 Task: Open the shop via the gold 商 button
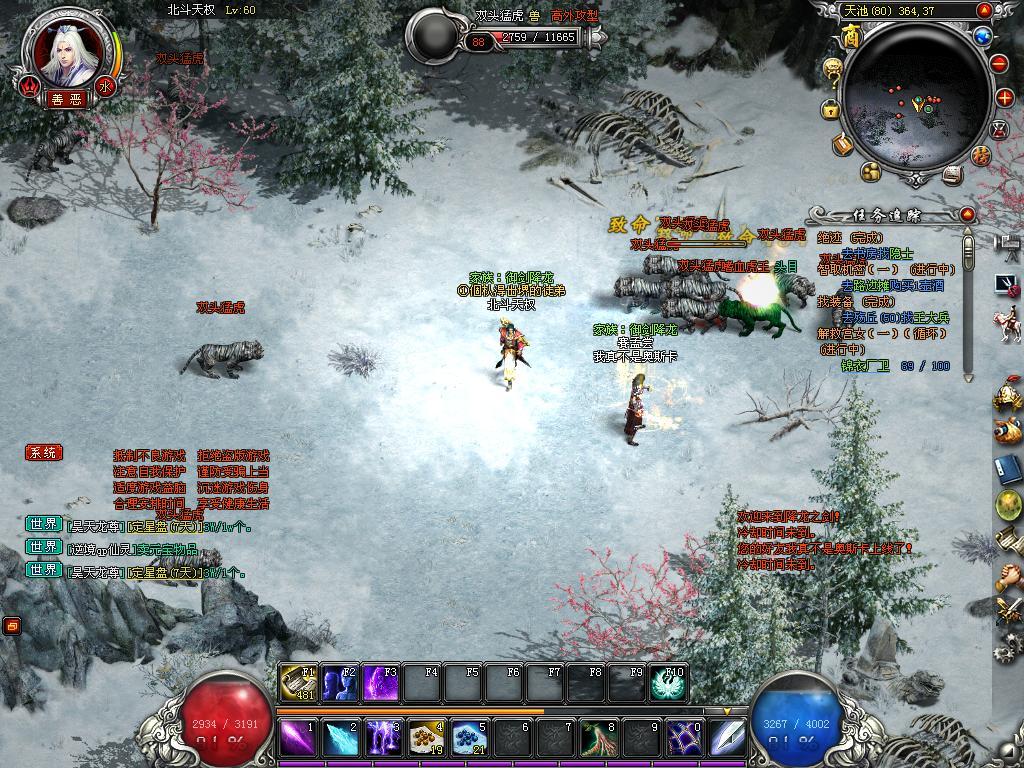(x=851, y=36)
